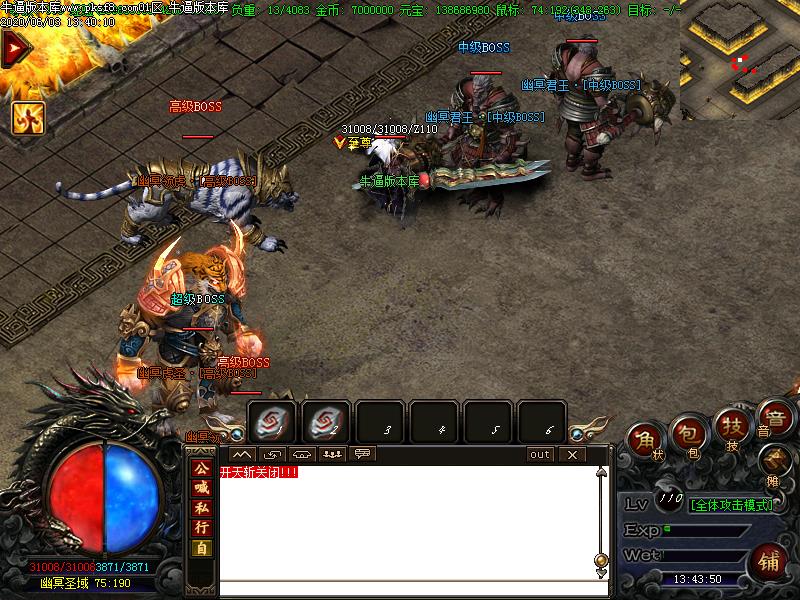Screen dimensions: 800x600
Task: Select the 行 guild chat channel
Action: (x=202, y=528)
